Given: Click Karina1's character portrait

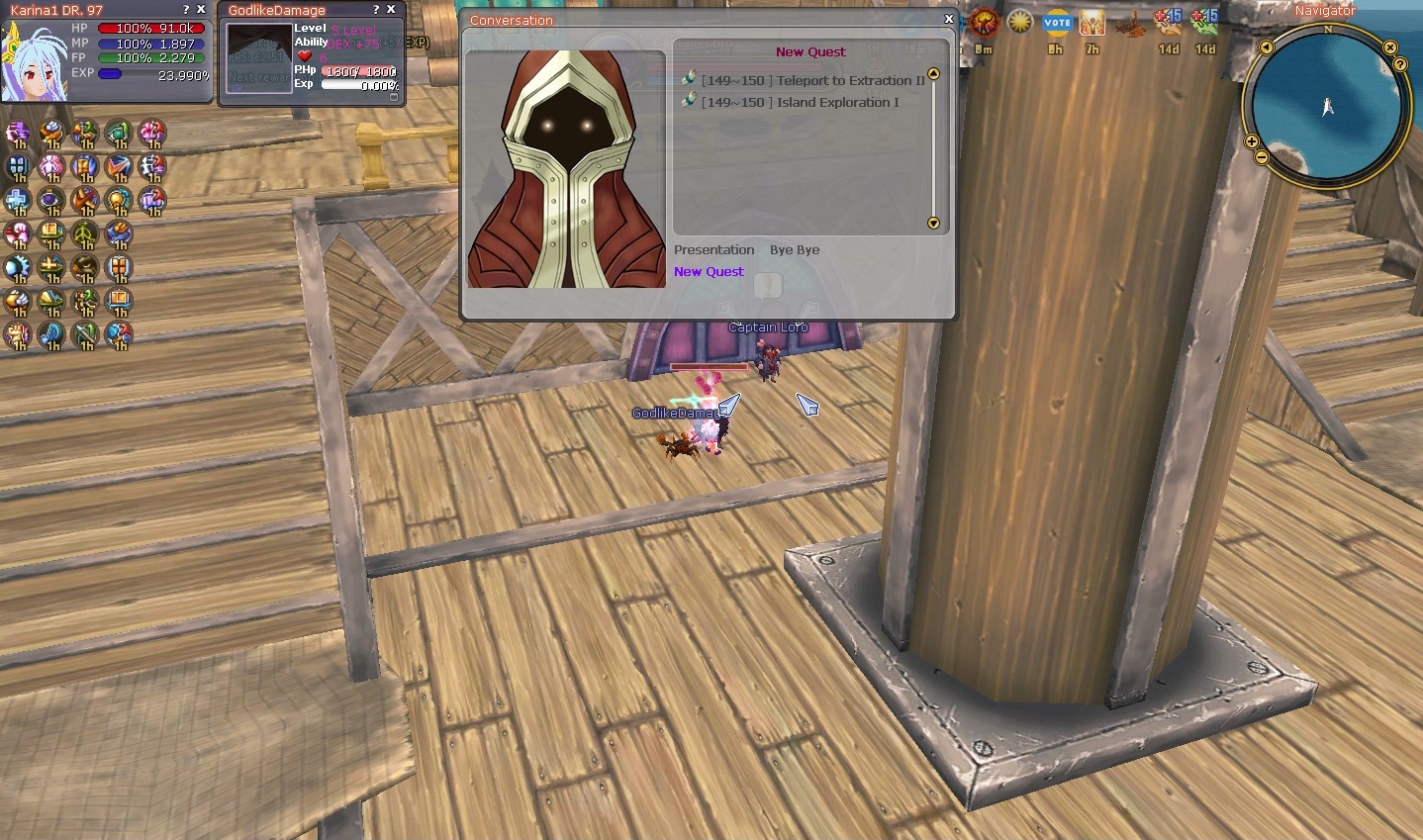Looking at the screenshot, I should (x=34, y=61).
